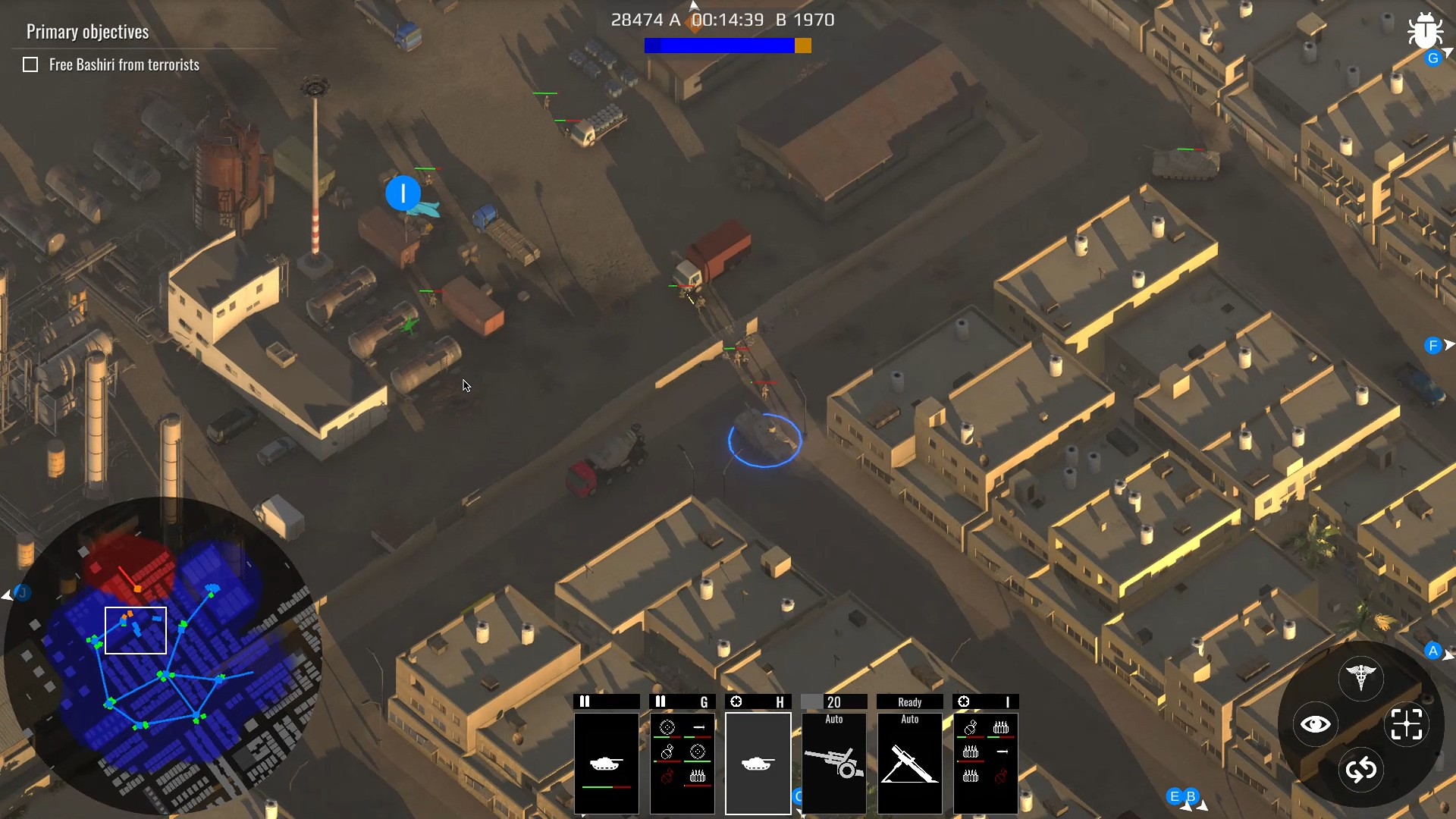Click the target reticle icon on unit card H
Image resolution: width=1456 pixels, height=819 pixels.
coord(737,701)
